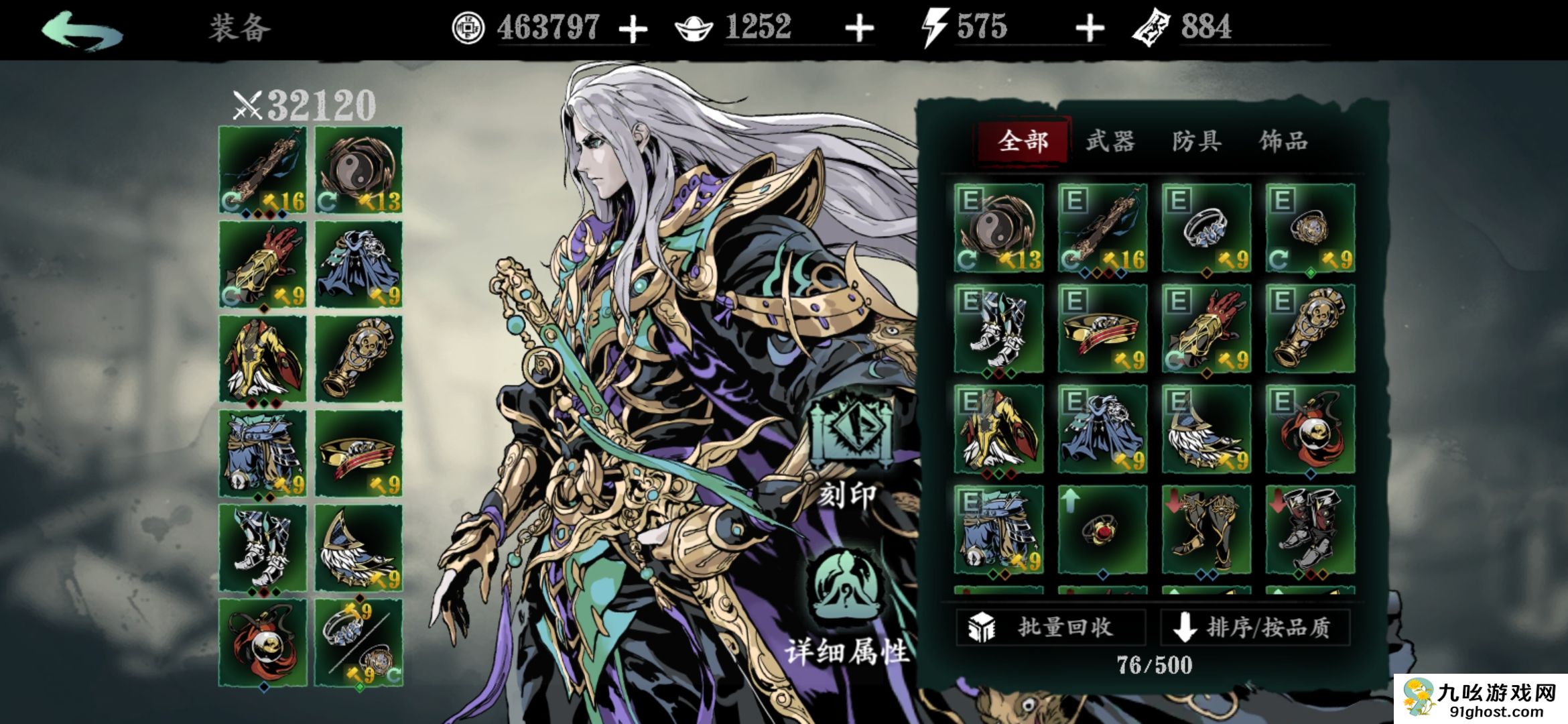Switch to the 饰品 tab
This screenshot has height=724, width=1568.
coord(1283,141)
